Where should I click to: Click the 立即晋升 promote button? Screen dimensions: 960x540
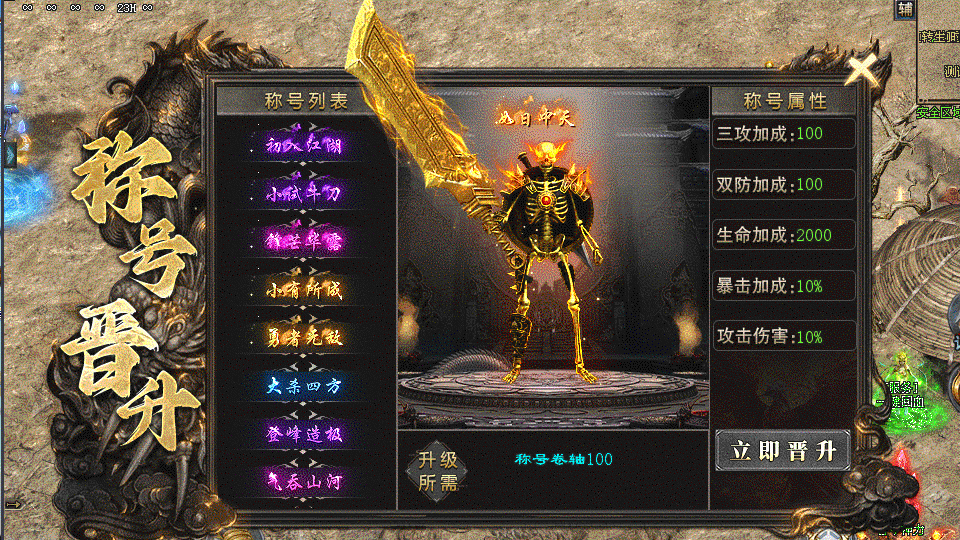[783, 450]
